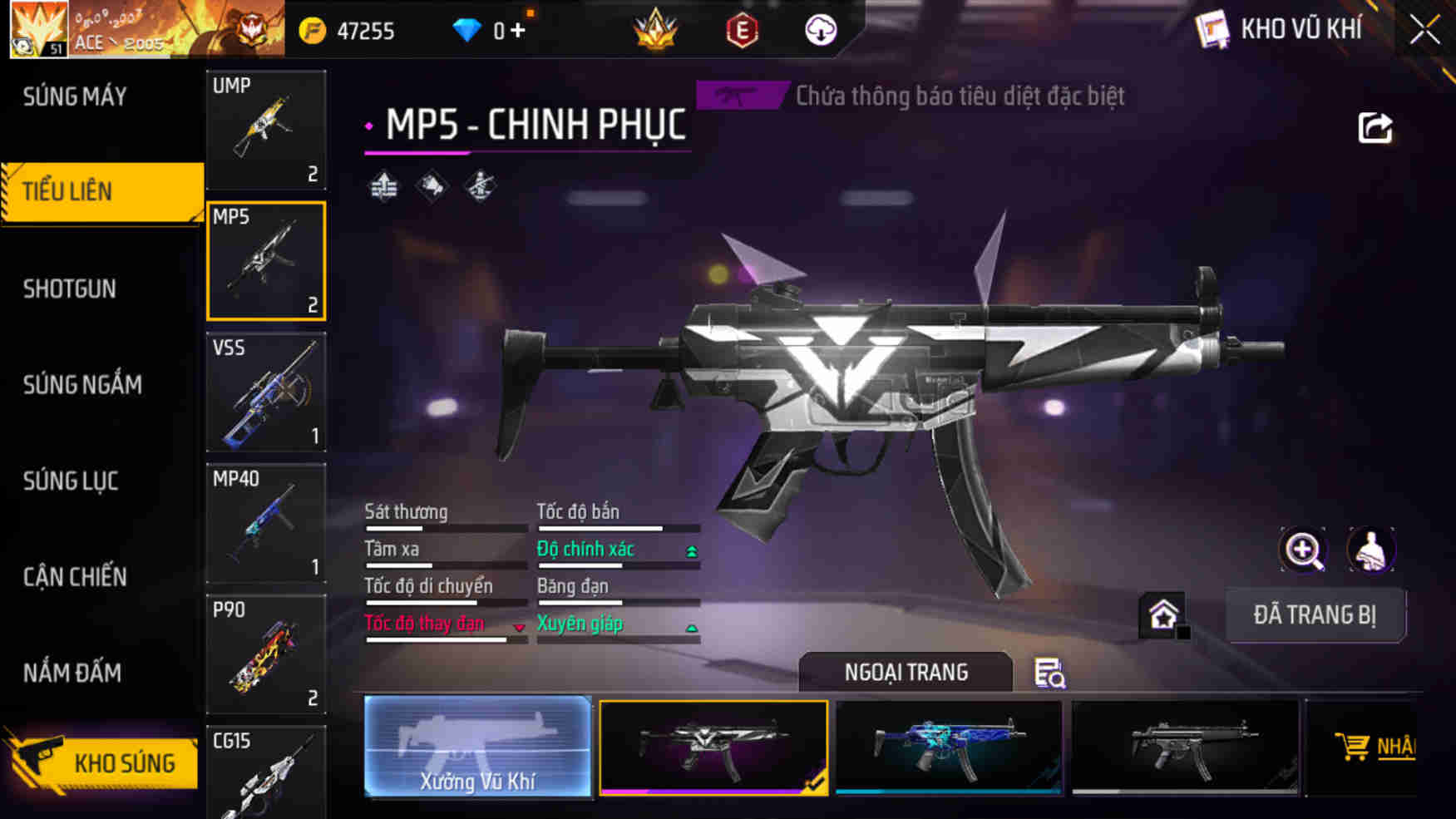
Task: Add diamonds with the plus button
Action: tap(519, 31)
